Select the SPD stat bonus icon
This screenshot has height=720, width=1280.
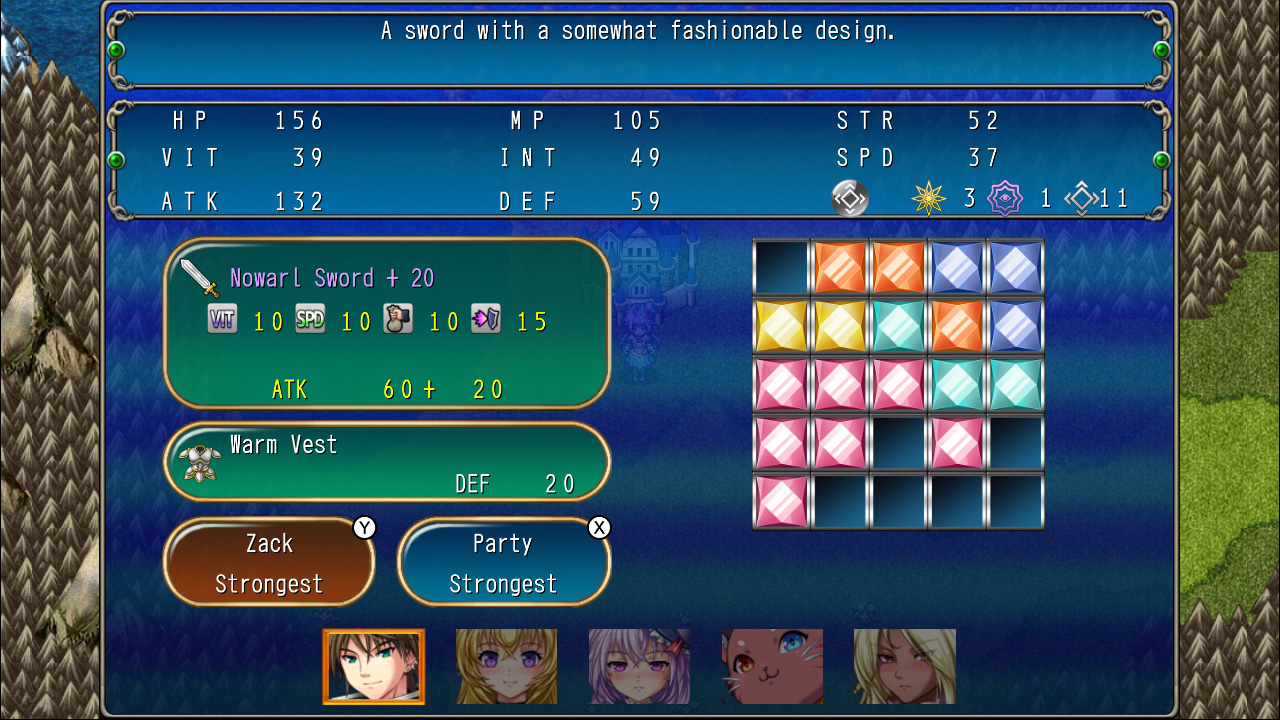[310, 322]
